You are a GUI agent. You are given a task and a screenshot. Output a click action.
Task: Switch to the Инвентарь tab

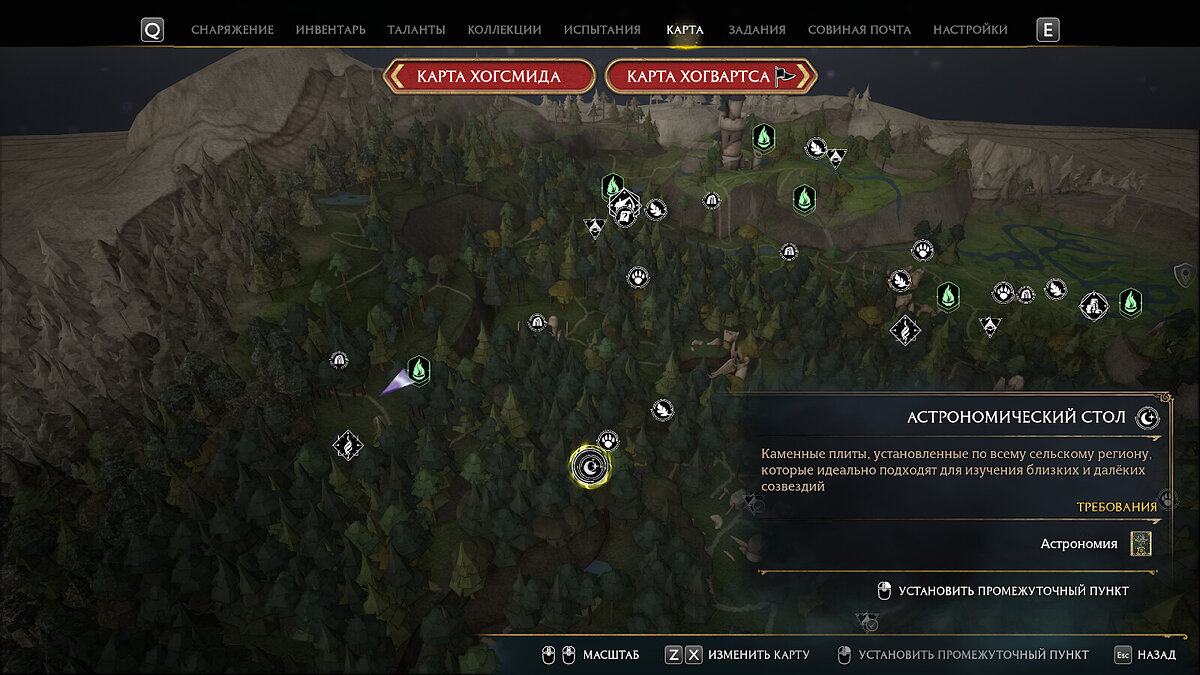point(330,30)
